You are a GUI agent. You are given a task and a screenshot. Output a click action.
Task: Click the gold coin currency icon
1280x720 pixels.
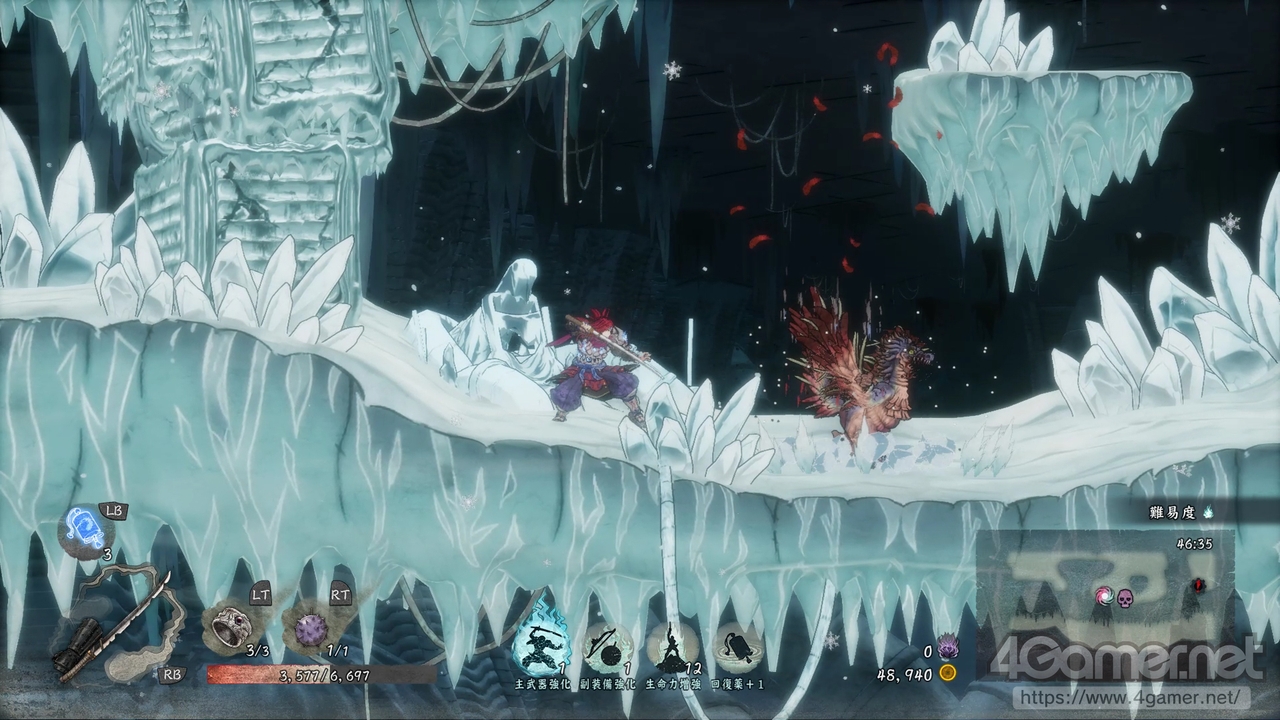(x=947, y=674)
